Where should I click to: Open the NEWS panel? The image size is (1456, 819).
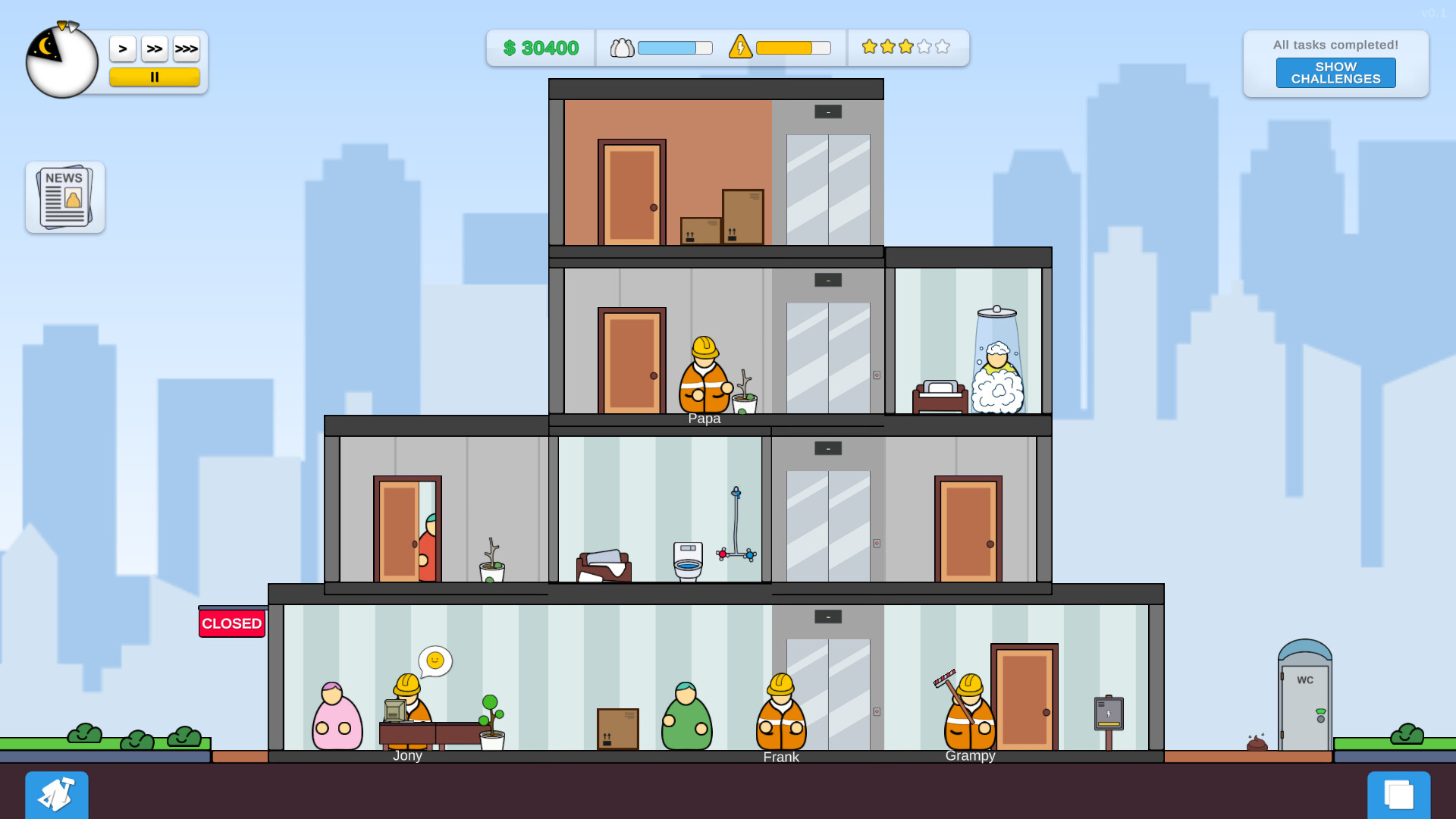click(x=64, y=196)
